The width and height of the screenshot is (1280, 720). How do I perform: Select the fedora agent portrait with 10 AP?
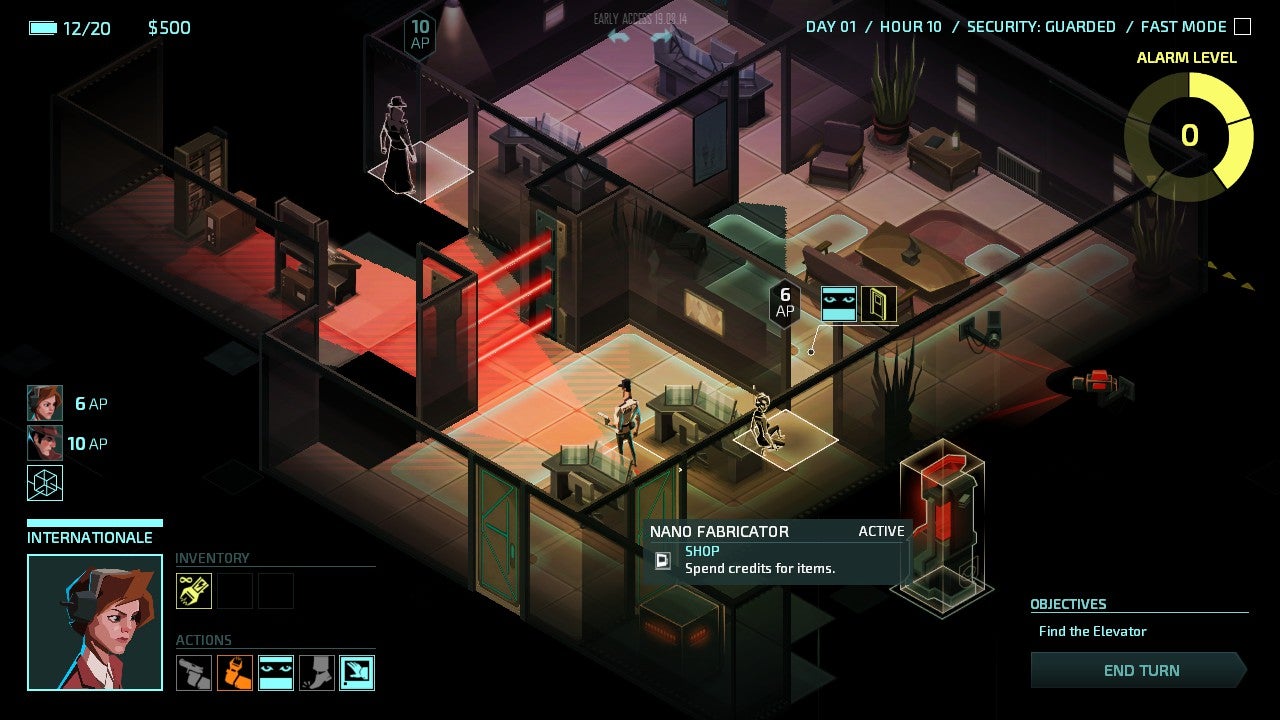coord(45,443)
